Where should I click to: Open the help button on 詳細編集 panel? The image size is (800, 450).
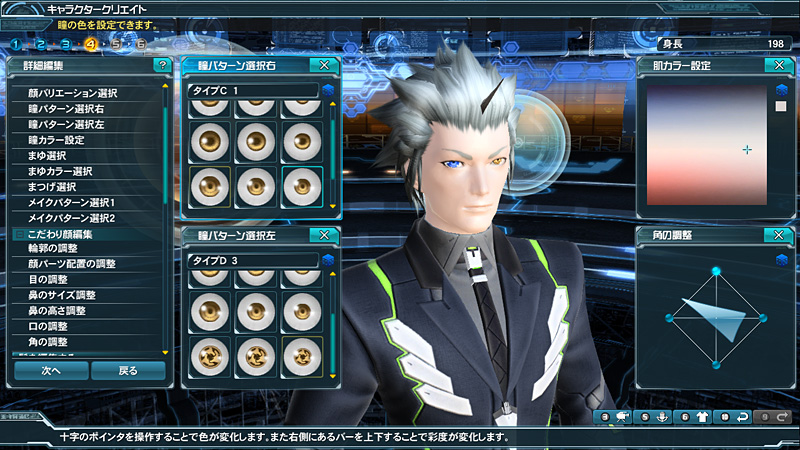(162, 65)
